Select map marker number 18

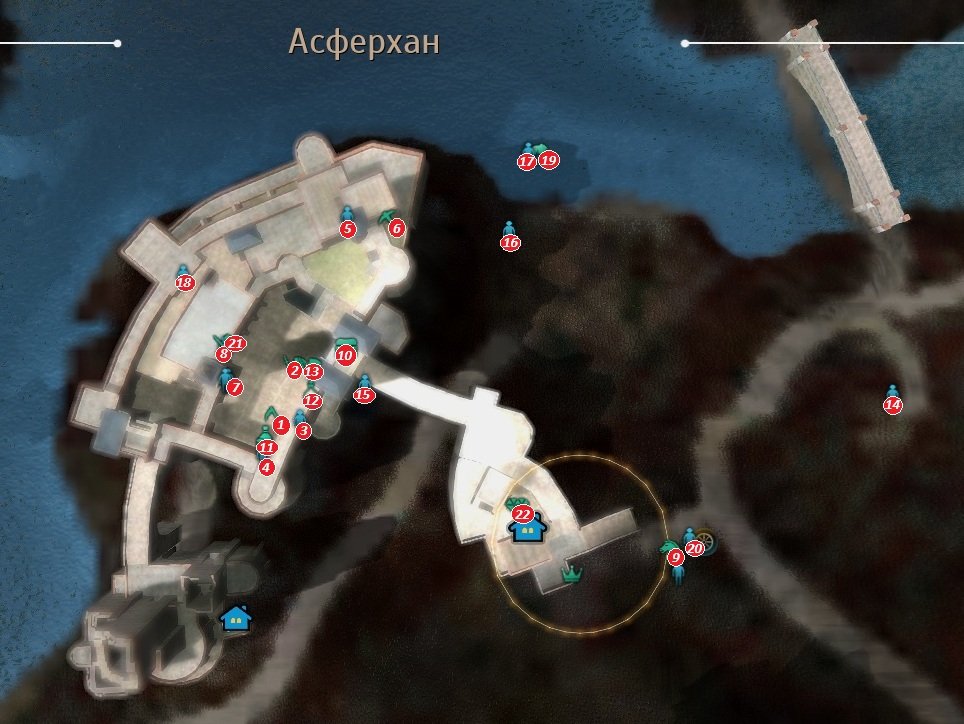coord(184,283)
